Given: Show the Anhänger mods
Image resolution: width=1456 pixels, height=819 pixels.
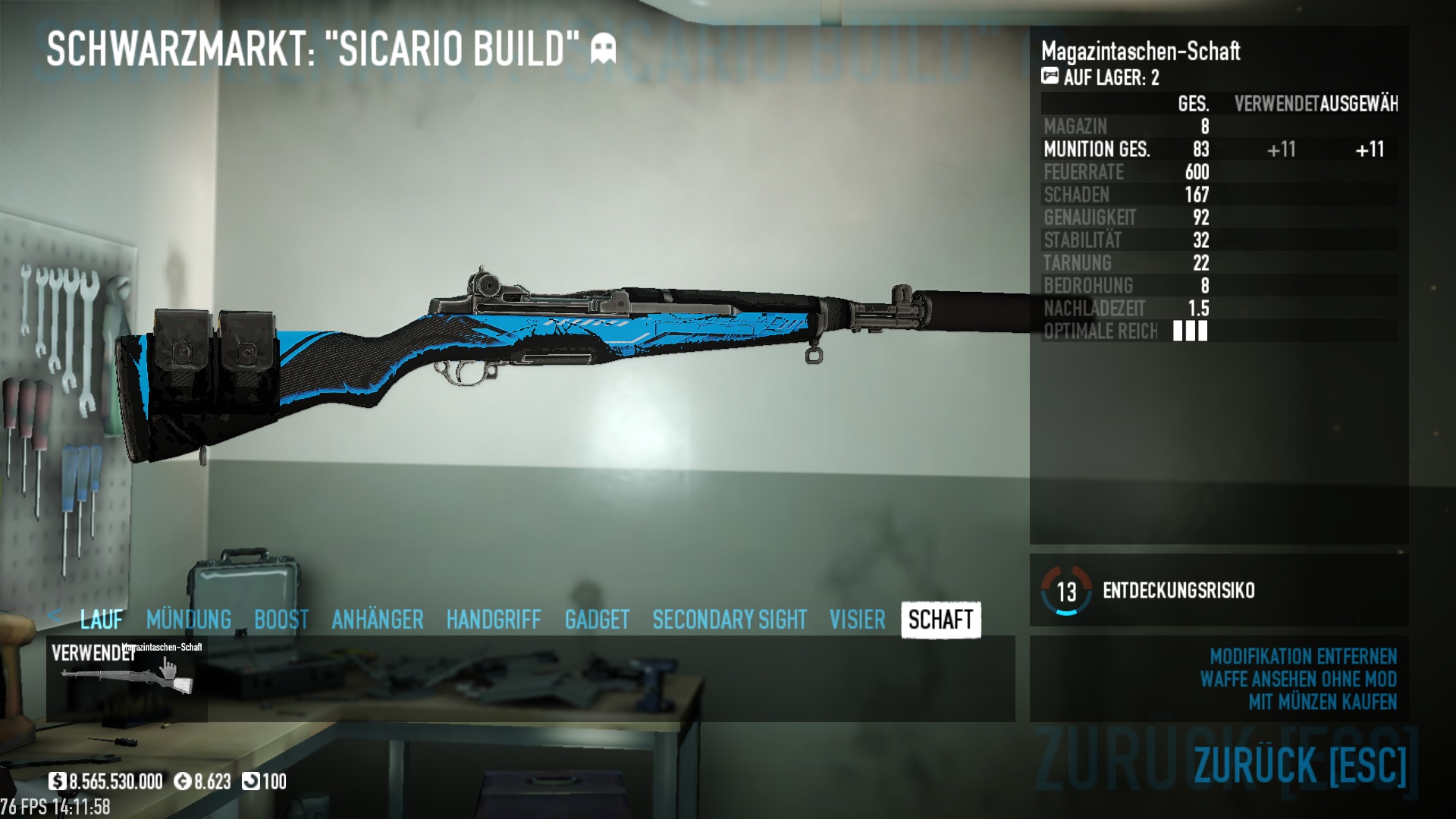Looking at the screenshot, I should tap(377, 620).
